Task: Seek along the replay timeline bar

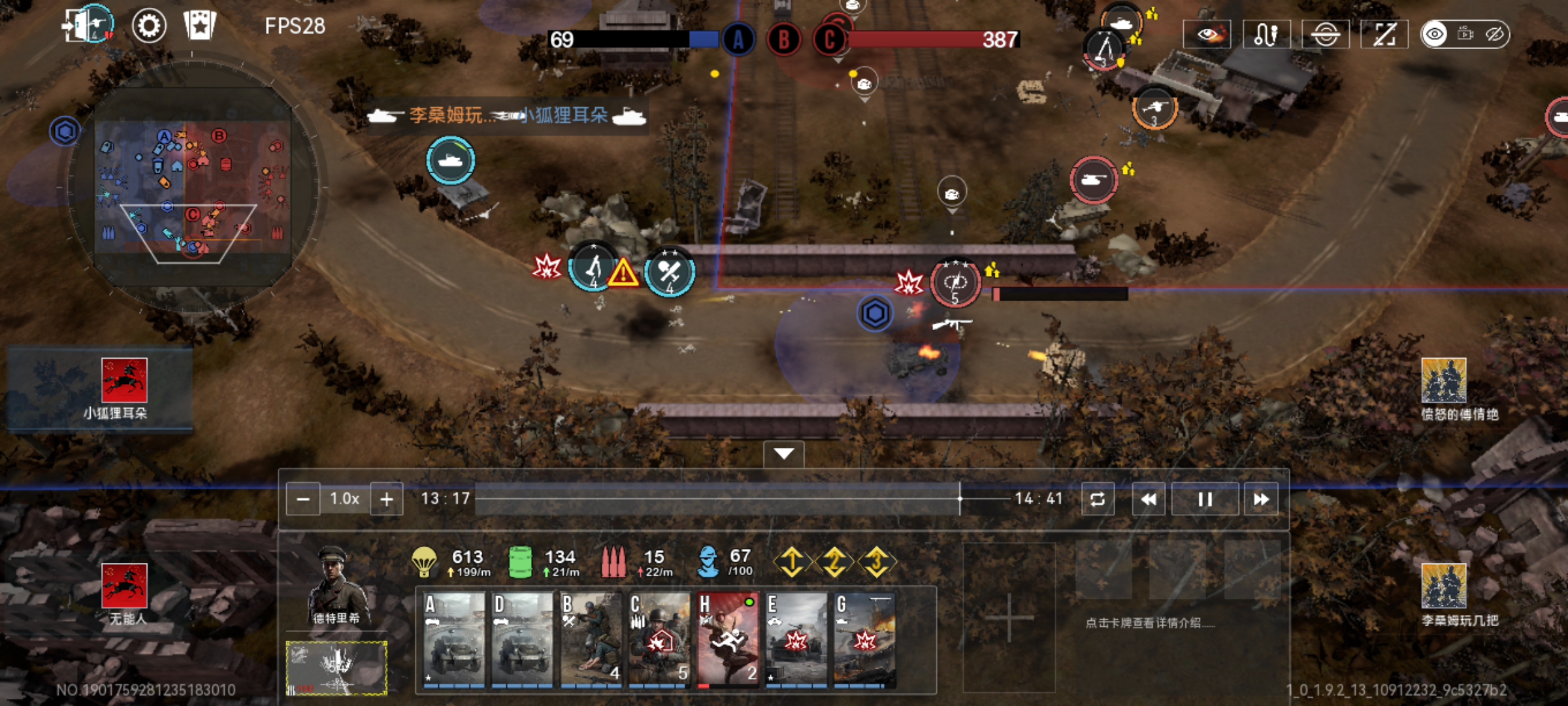Action: tap(719, 499)
